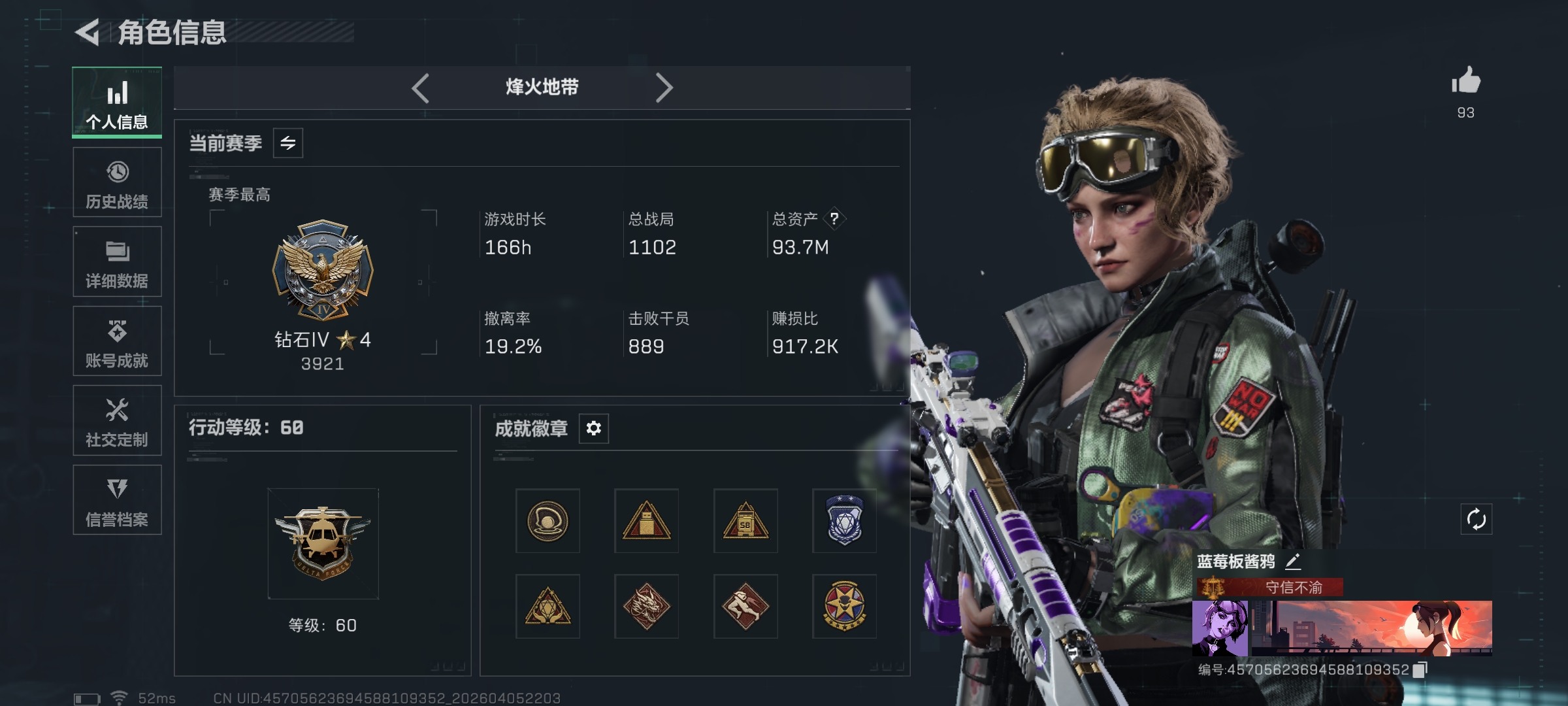Show the 信誉档案 tab
The width and height of the screenshot is (1568, 706).
point(118,500)
